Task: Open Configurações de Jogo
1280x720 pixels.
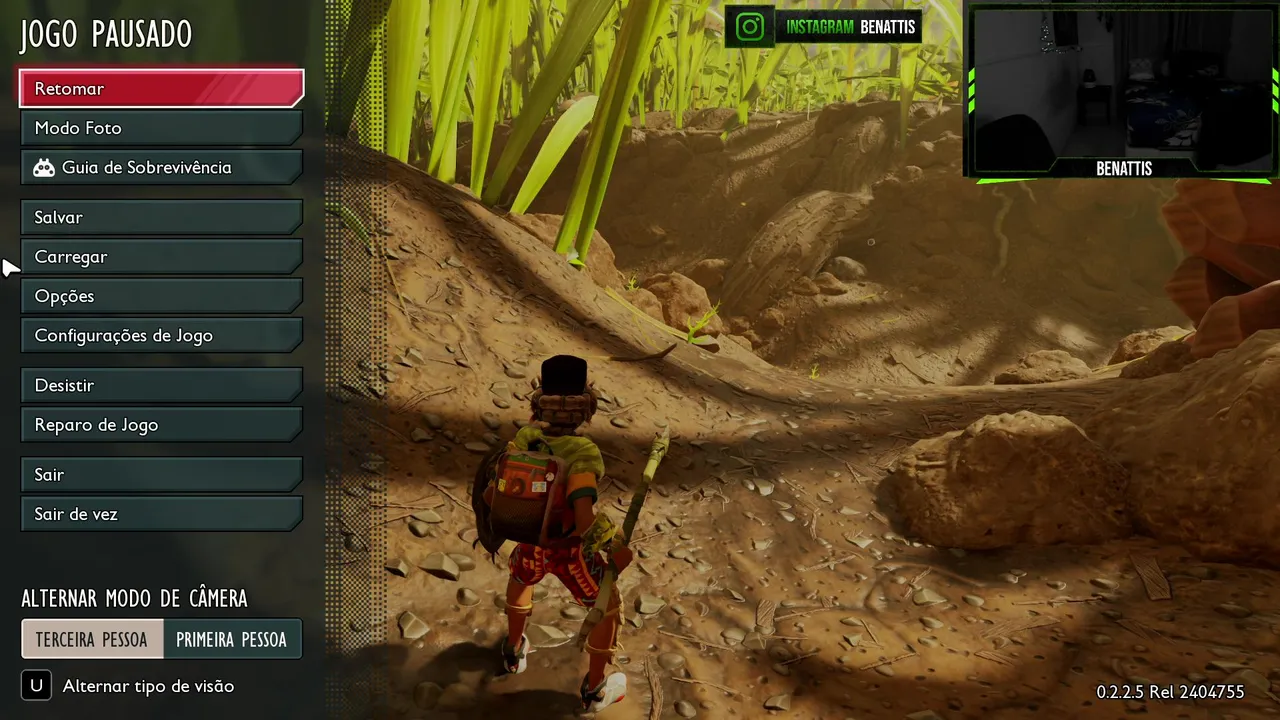Action: 161,336
